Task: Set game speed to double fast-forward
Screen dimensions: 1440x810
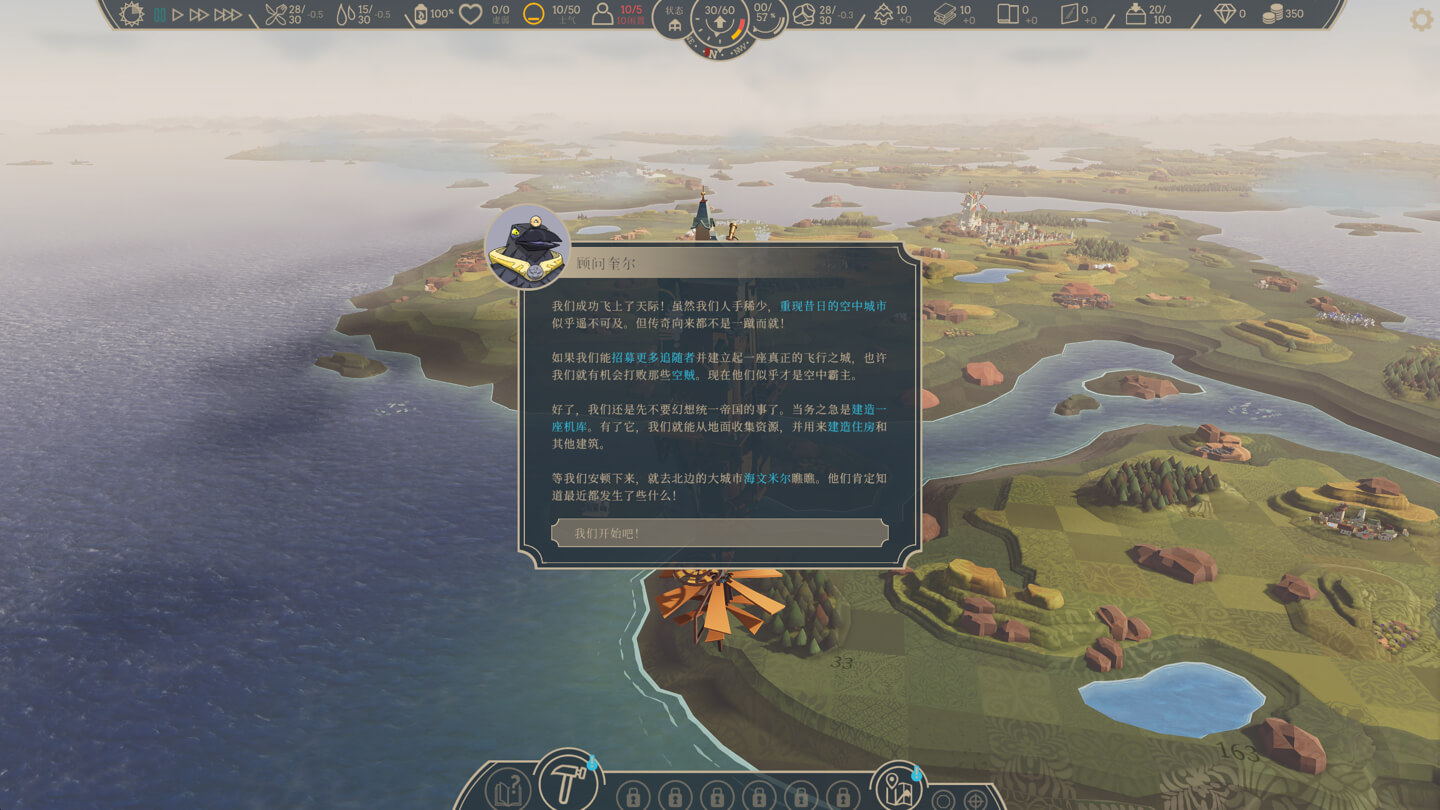Action: [x=199, y=15]
